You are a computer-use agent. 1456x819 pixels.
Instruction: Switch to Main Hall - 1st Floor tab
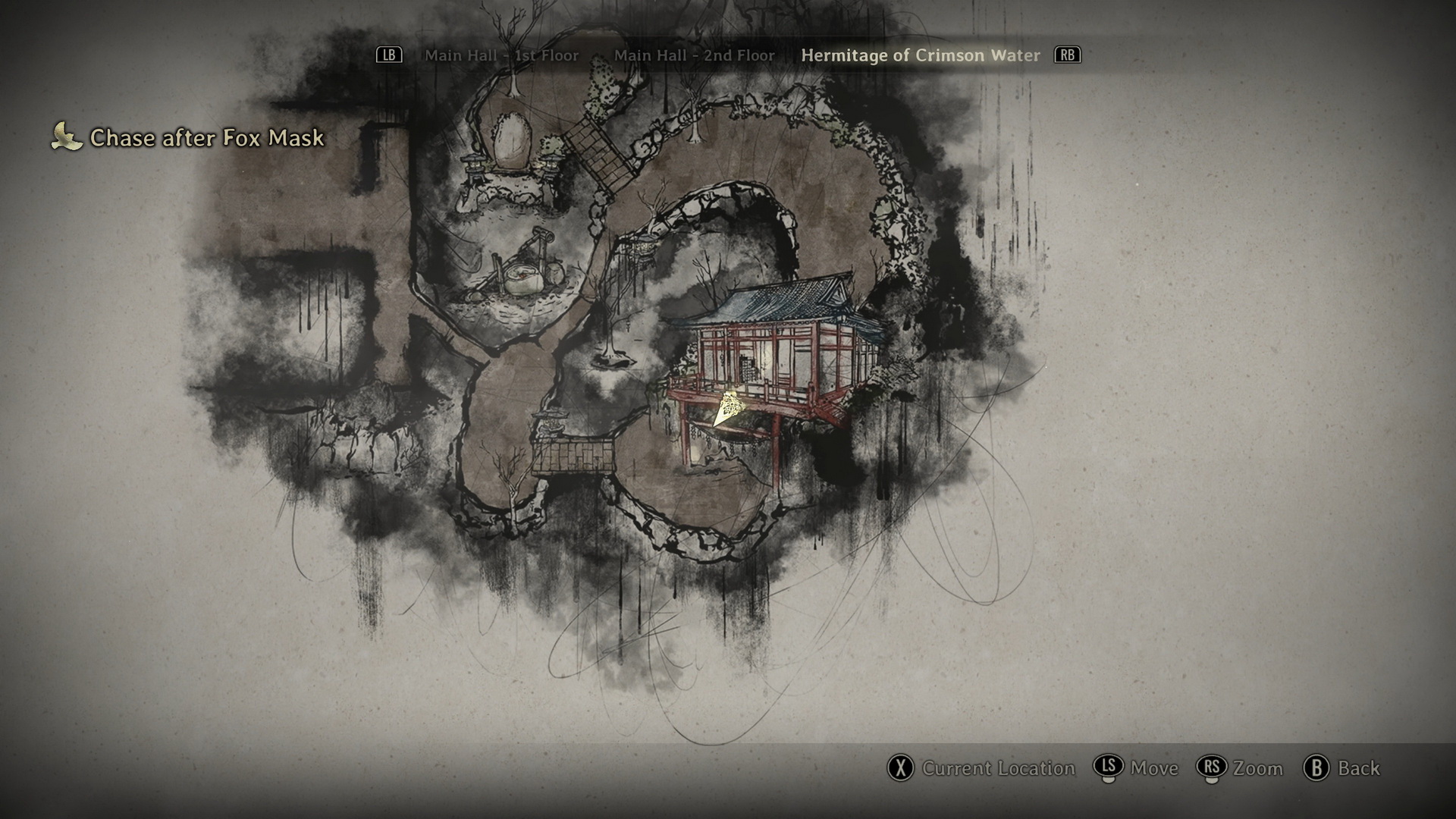click(x=501, y=55)
